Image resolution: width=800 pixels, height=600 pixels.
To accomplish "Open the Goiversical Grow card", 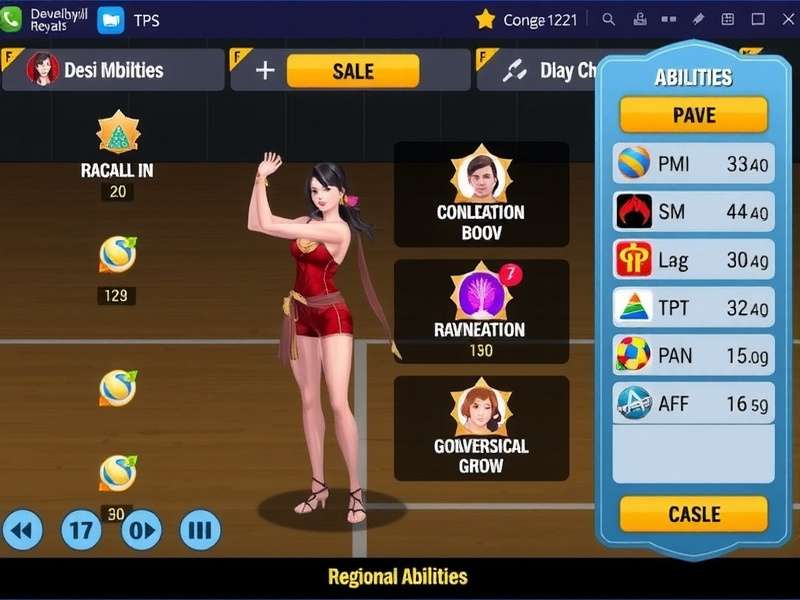I will tap(481, 428).
